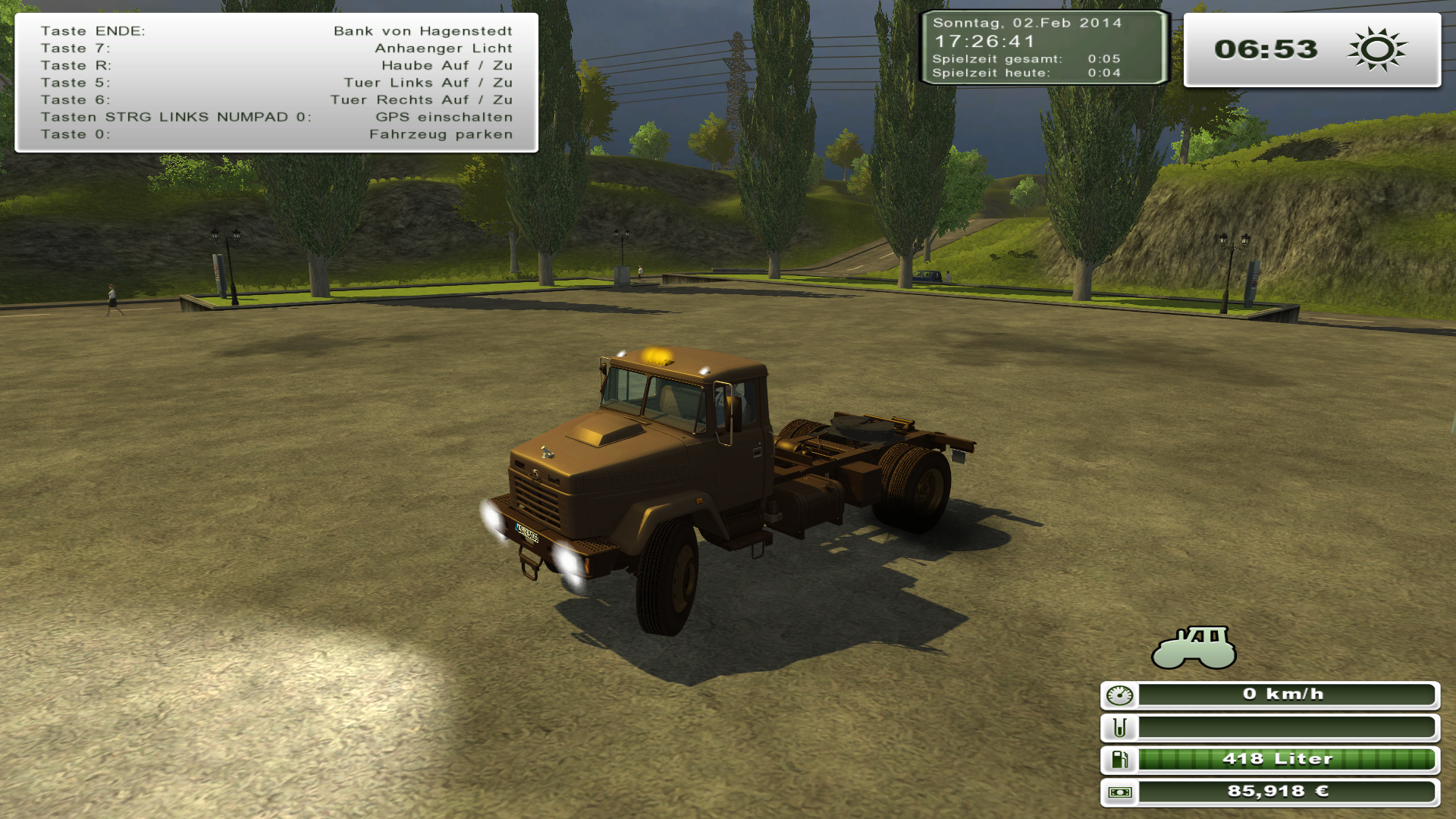Select the fuel pump icon
The width and height of the screenshot is (1456, 819).
(x=1119, y=759)
